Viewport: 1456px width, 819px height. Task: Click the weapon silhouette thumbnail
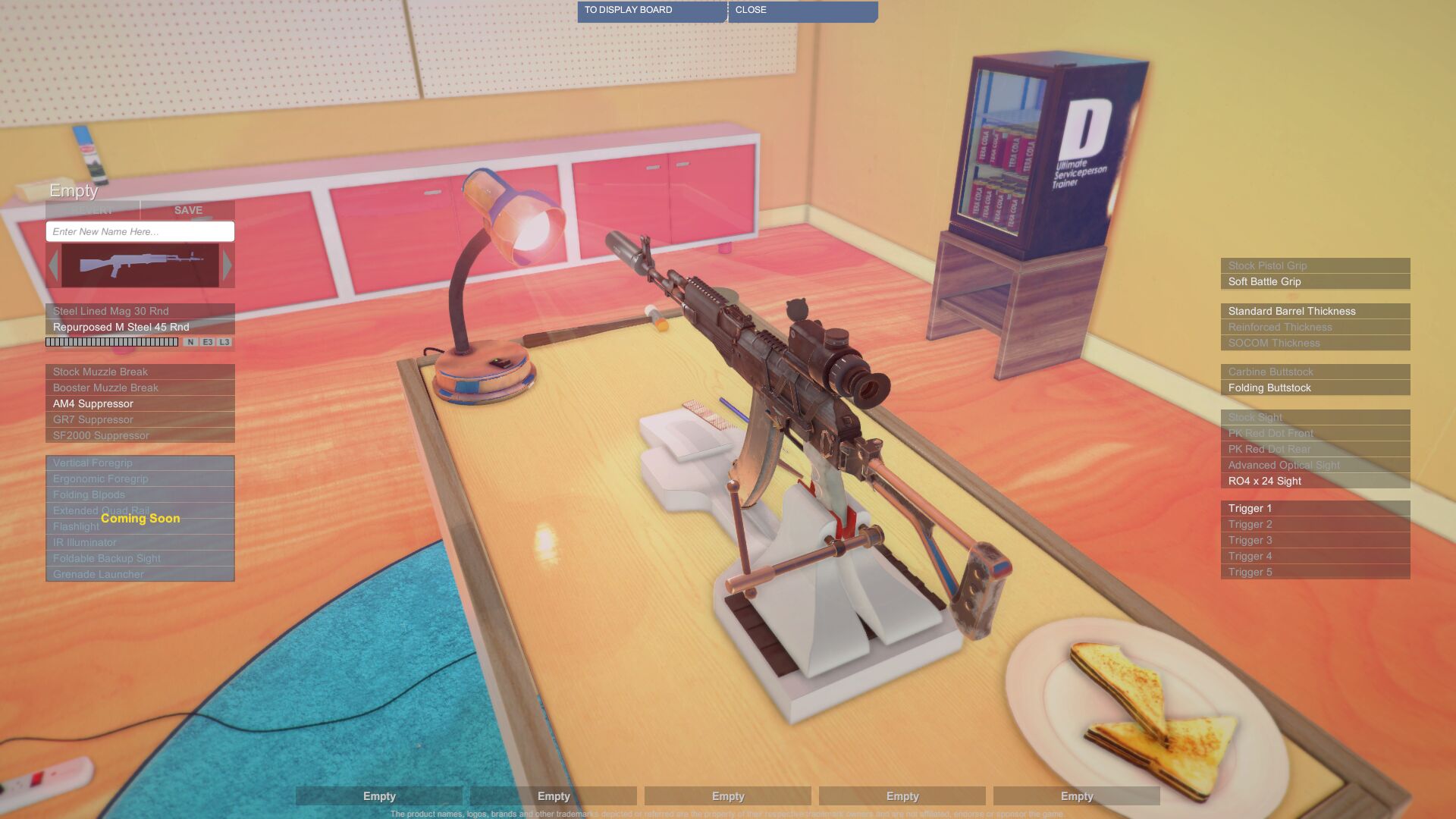click(140, 265)
